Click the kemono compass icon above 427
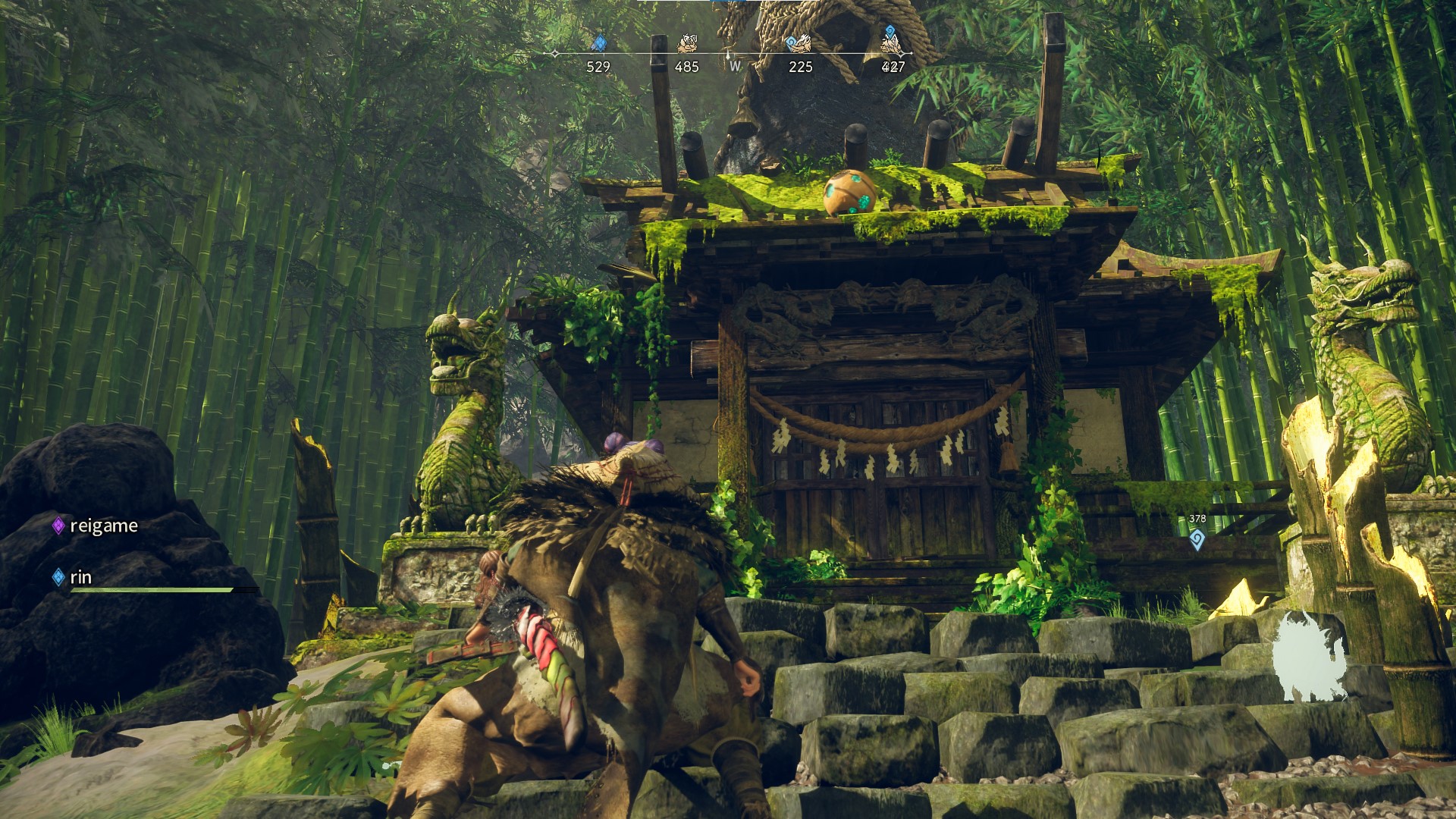 point(893,43)
